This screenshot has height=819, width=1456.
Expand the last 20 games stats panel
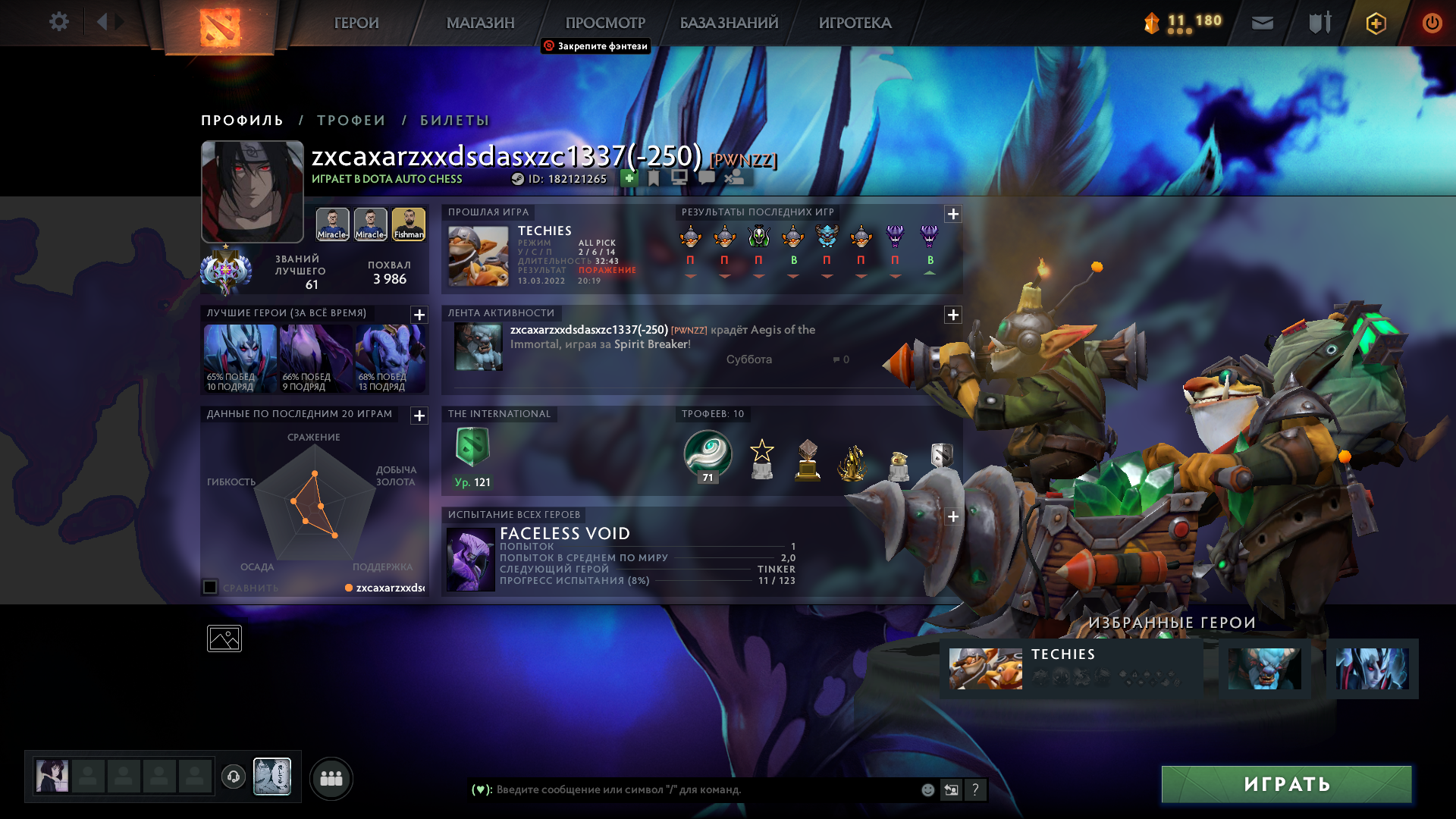point(419,416)
